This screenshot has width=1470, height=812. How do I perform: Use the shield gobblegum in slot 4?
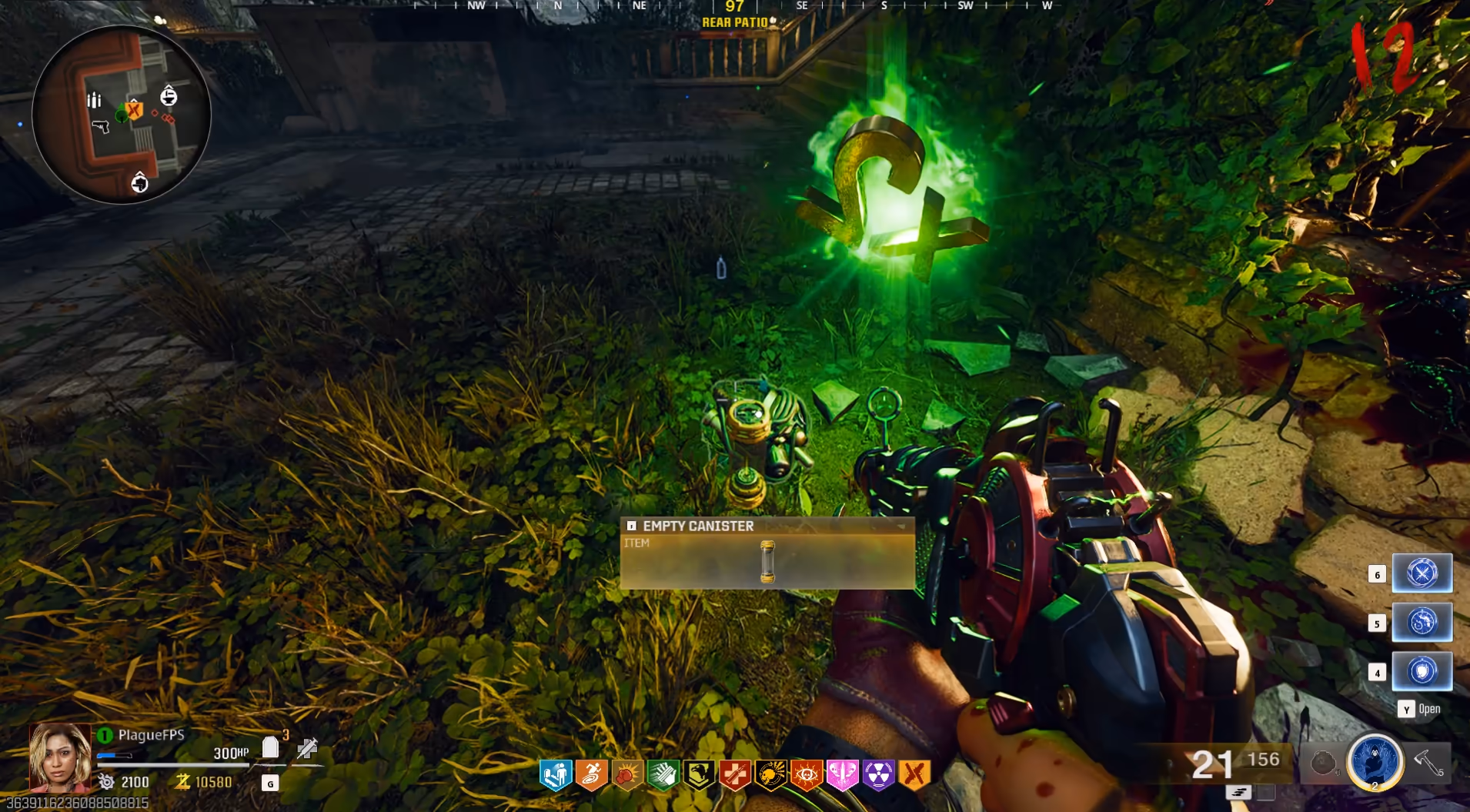[x=1422, y=671]
